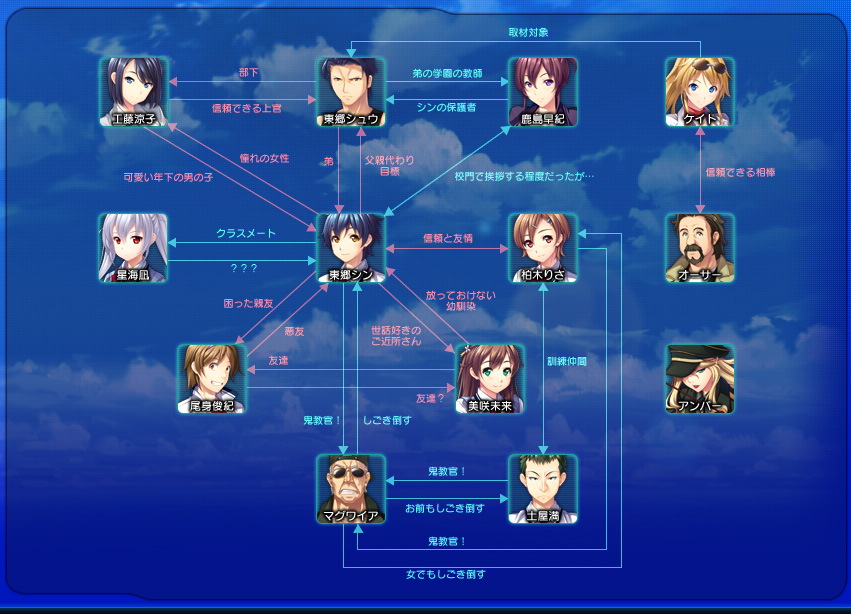
Task: Click the ケイト character portrait
Action: [700, 91]
